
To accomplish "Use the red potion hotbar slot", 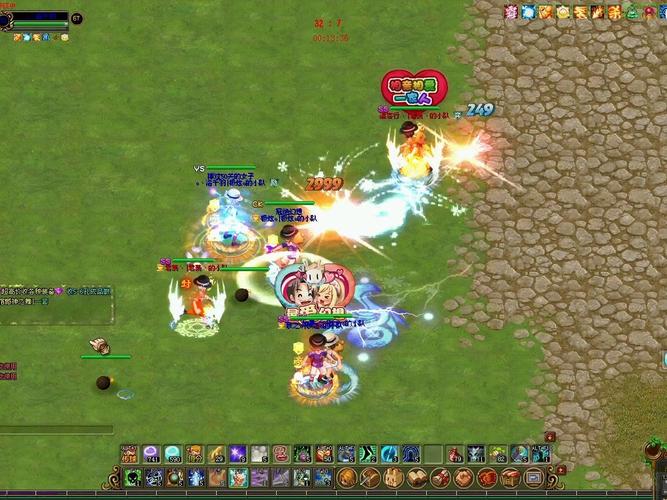I will pyautogui.click(x=455, y=454).
